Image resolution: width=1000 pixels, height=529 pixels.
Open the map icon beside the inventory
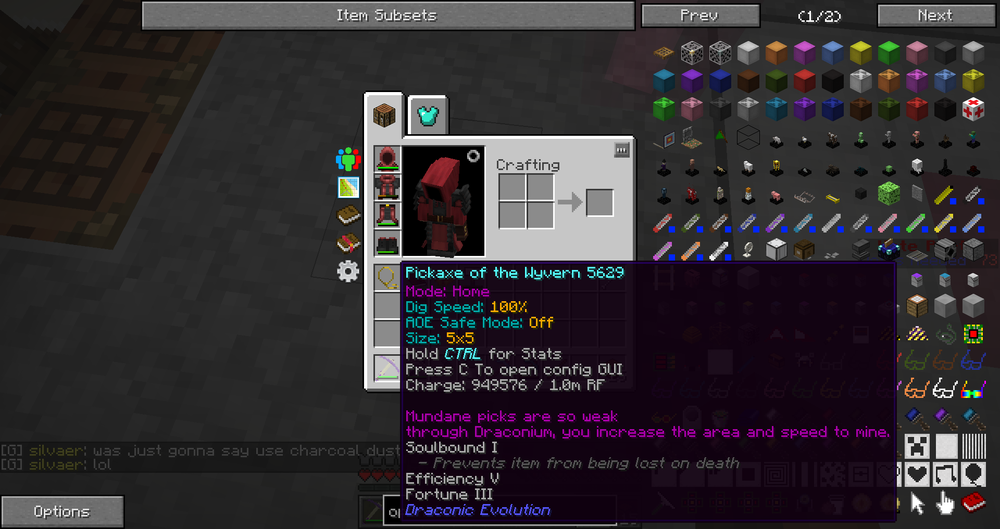[347, 186]
